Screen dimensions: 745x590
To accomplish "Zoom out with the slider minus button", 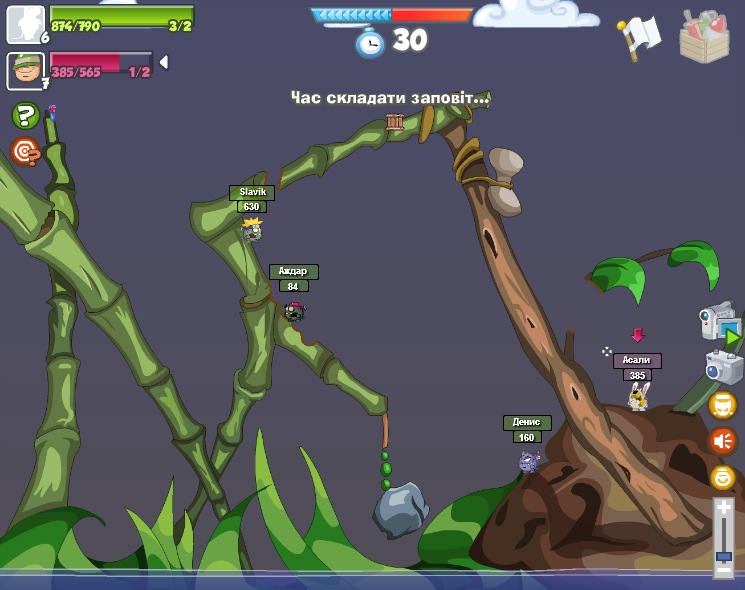I will (724, 572).
